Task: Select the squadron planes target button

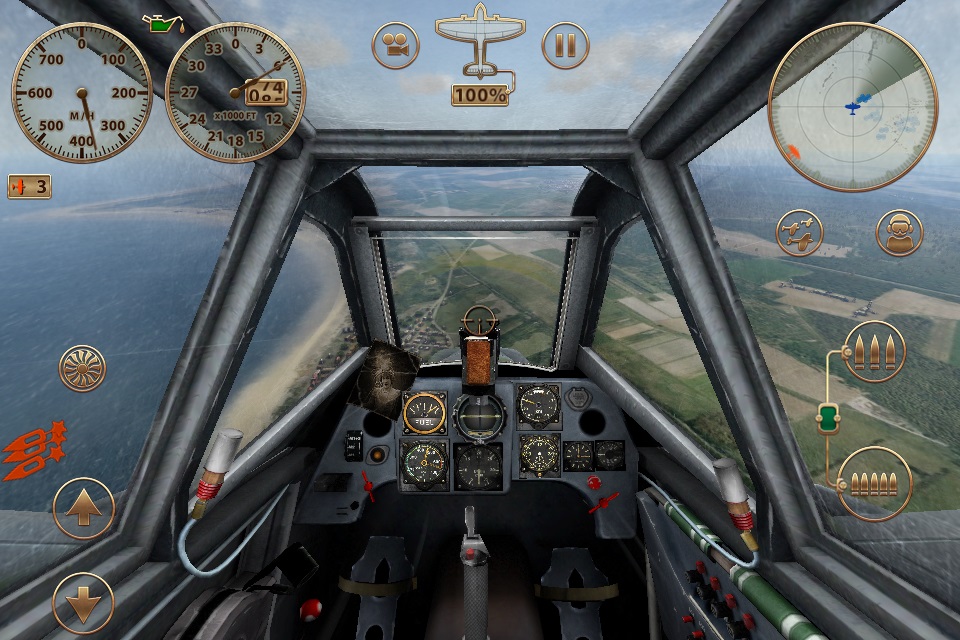Action: coord(801,233)
